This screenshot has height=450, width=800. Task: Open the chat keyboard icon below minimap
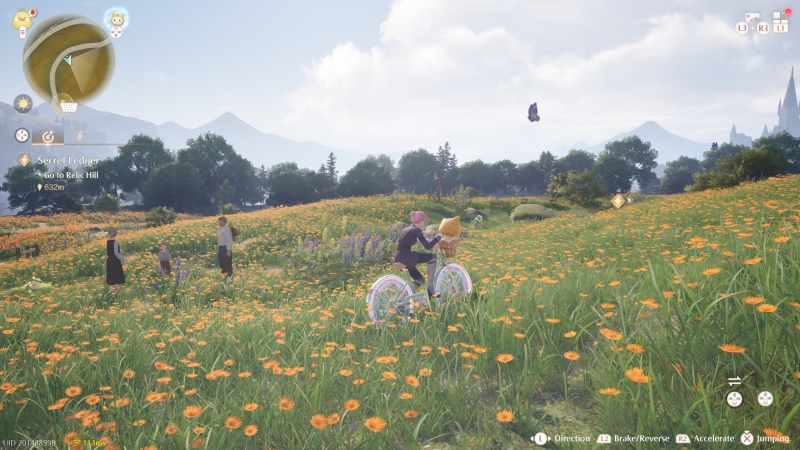(x=68, y=104)
